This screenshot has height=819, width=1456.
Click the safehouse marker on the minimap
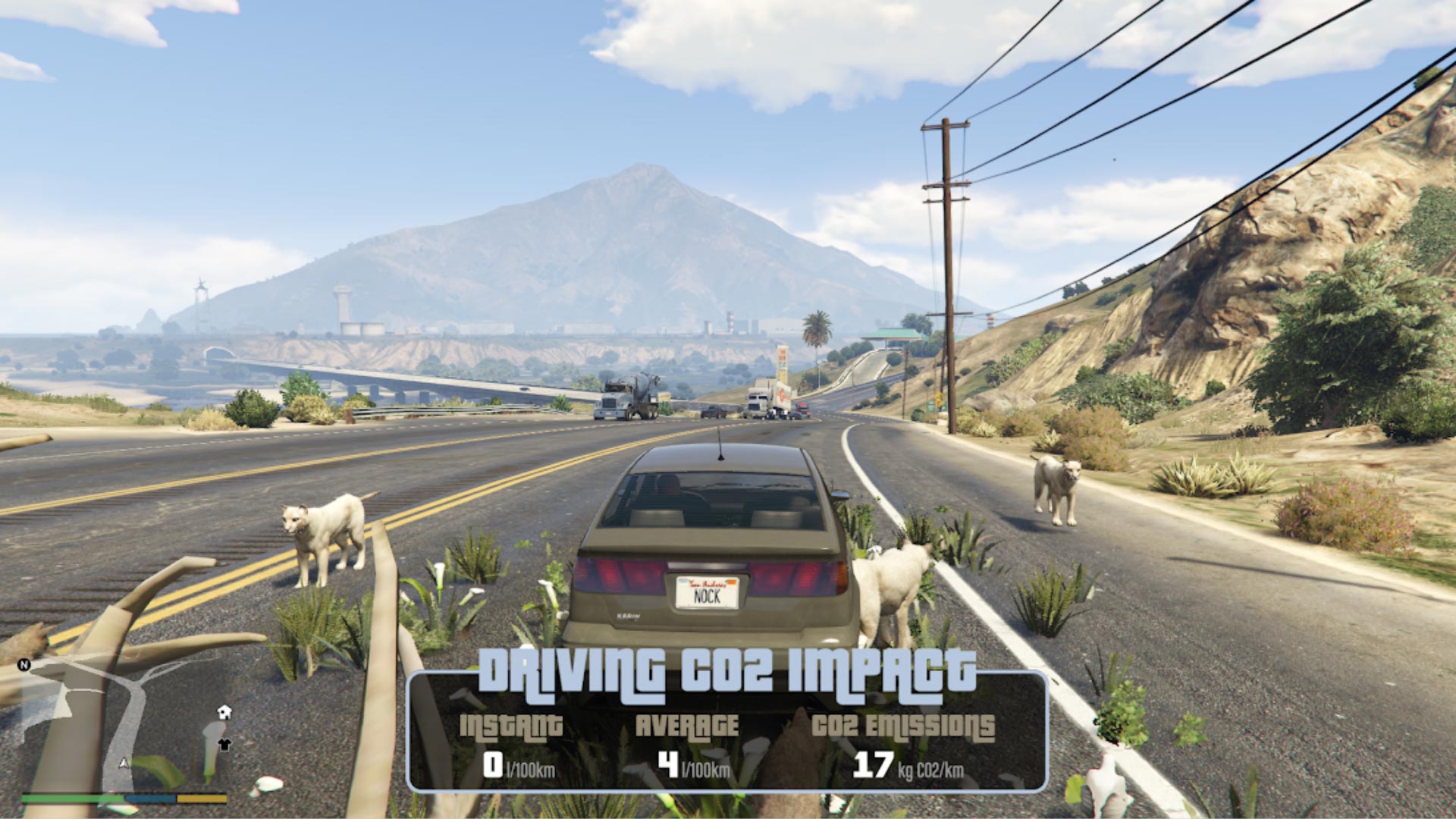click(224, 712)
